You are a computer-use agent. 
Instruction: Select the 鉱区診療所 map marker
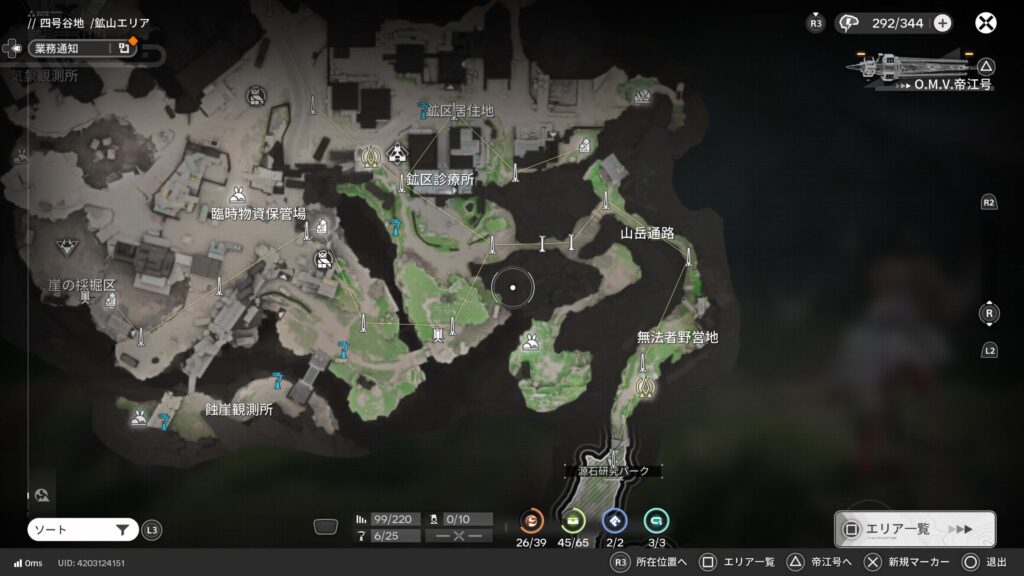pos(440,180)
